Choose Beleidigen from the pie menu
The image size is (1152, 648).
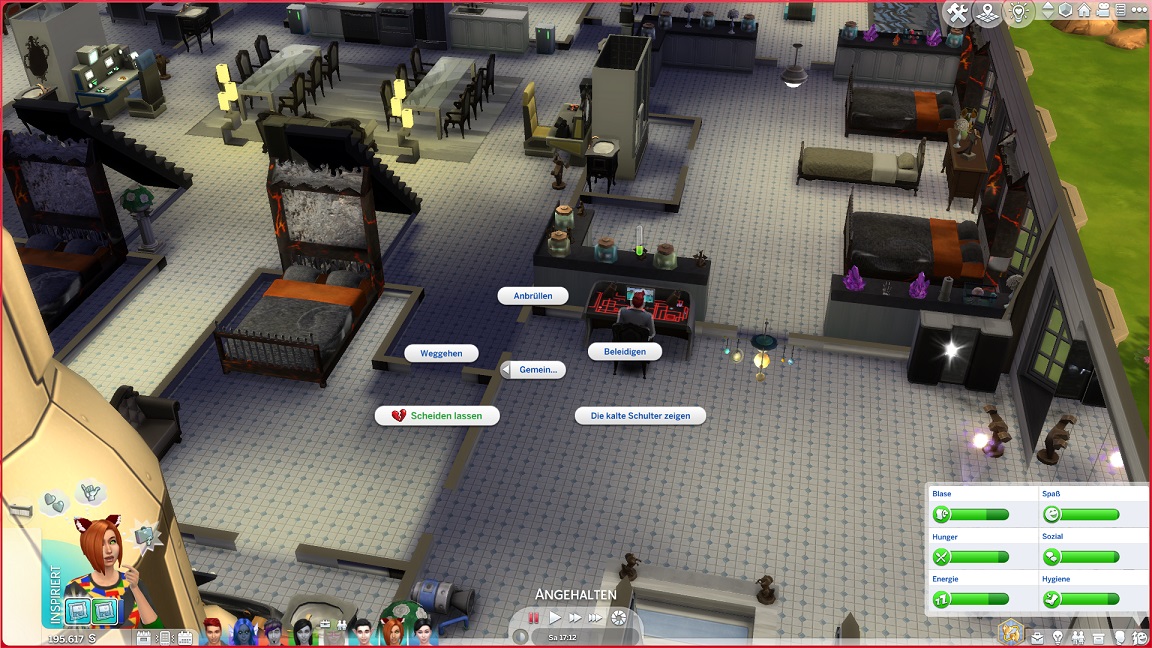[625, 352]
